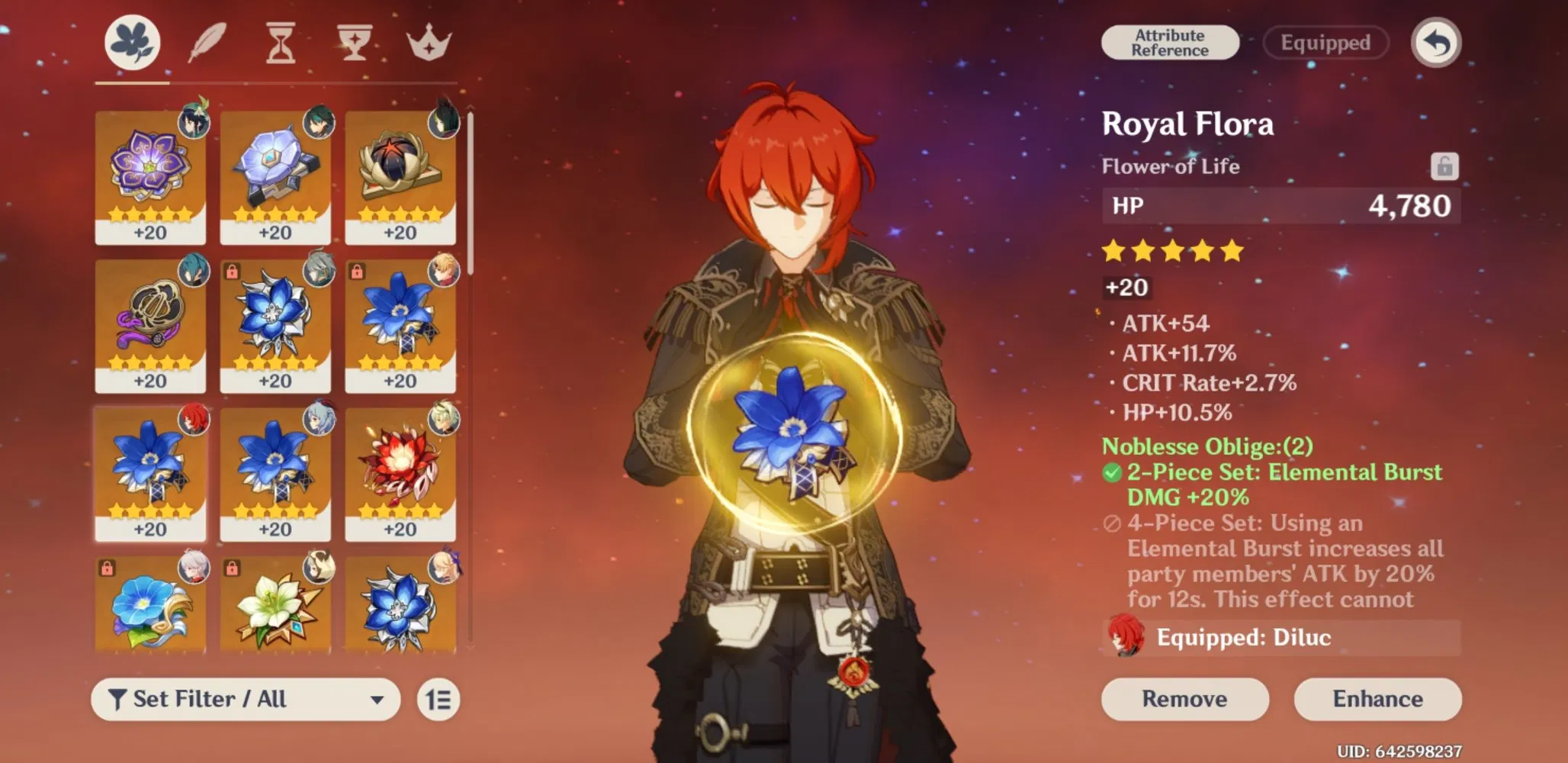Click the character avatar on the purple flower artifact
Screen dimensions: 1568x763
pyautogui.click(x=193, y=122)
